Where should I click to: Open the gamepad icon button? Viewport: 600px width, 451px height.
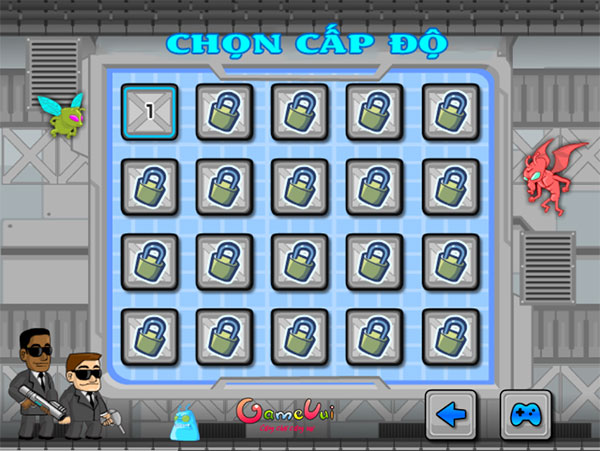click(525, 415)
